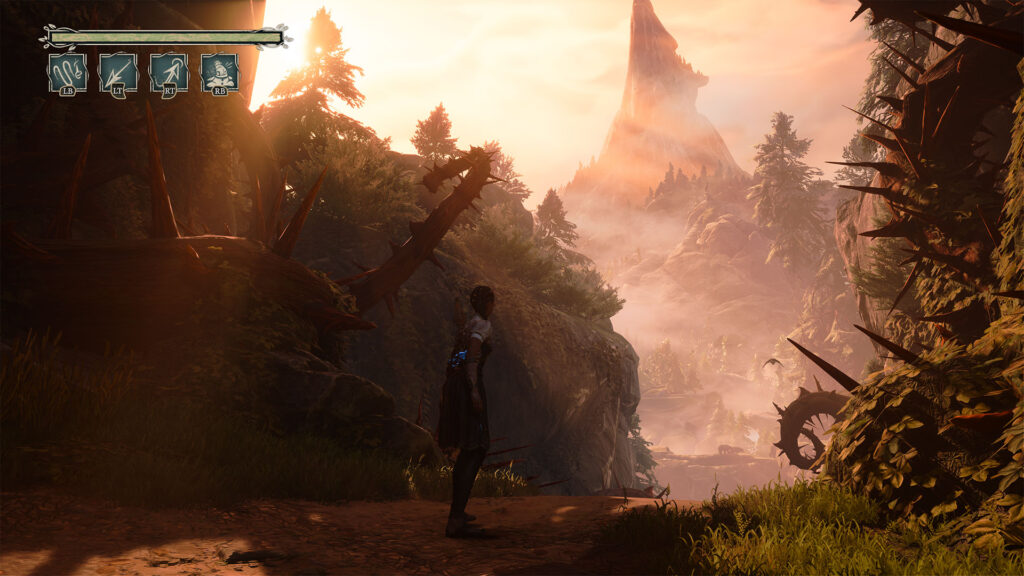This screenshot has width=1024, height=576.
Task: Trigger the beehive-shaped item ability
Action: click(x=219, y=73)
